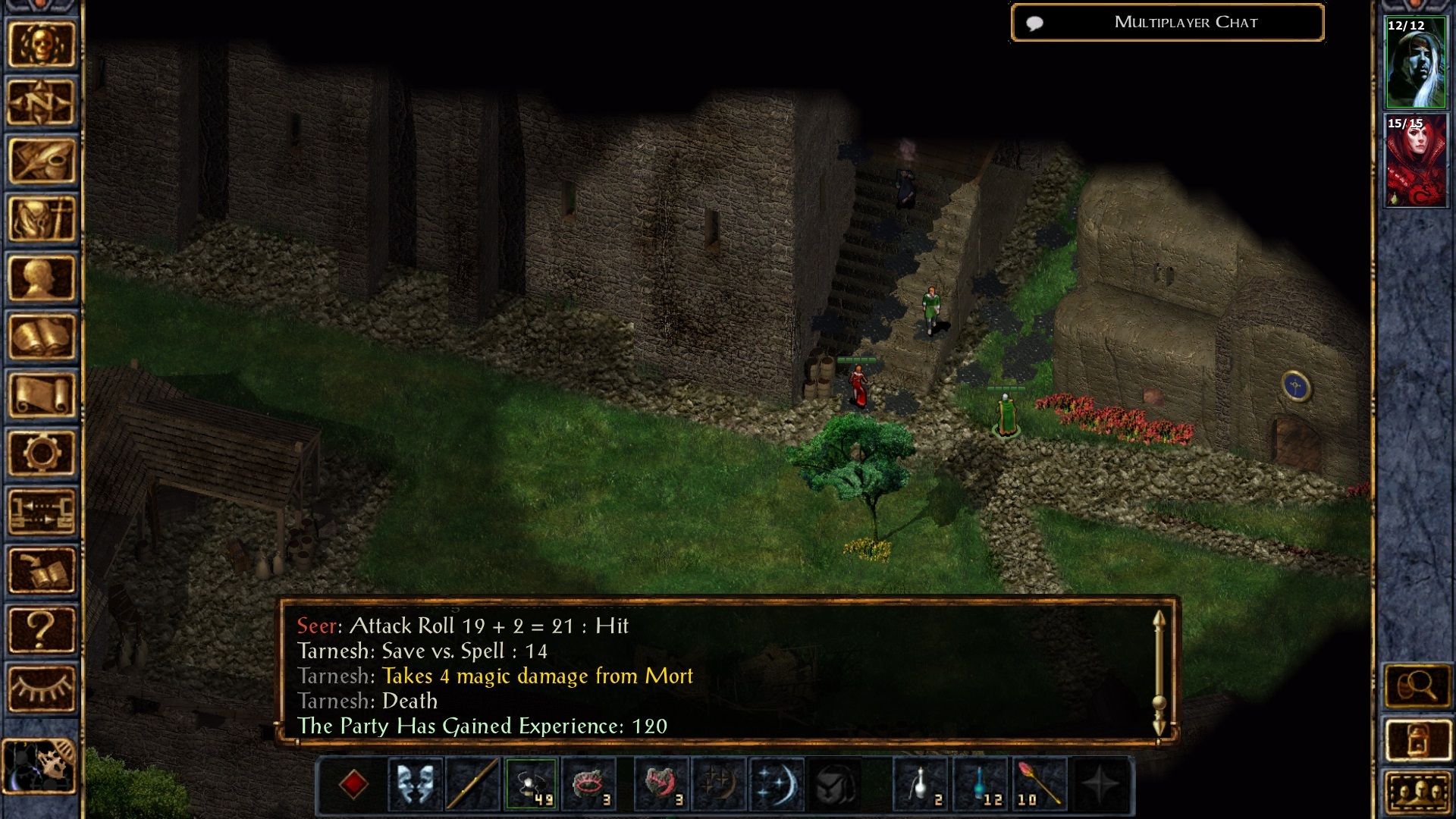The width and height of the screenshot is (1456, 819).
Task: Open the character record bust icon
Action: point(42,278)
